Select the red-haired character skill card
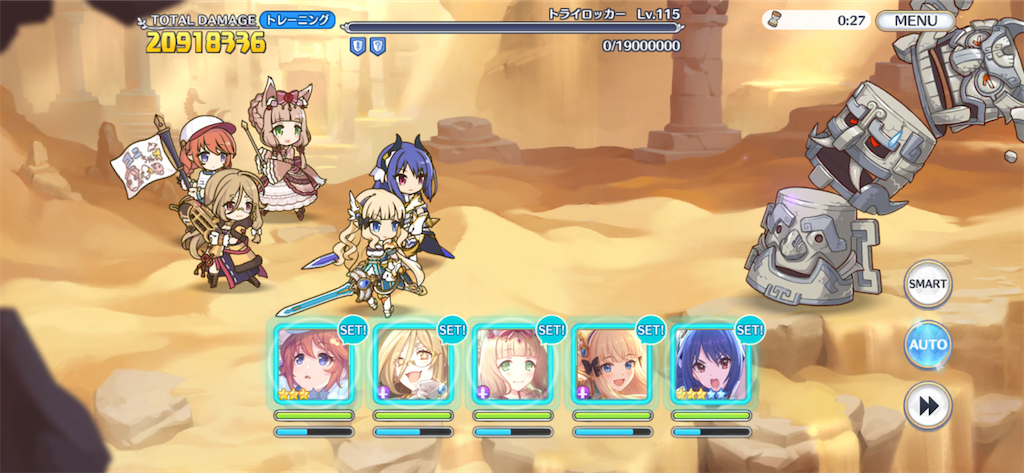 [x=313, y=365]
